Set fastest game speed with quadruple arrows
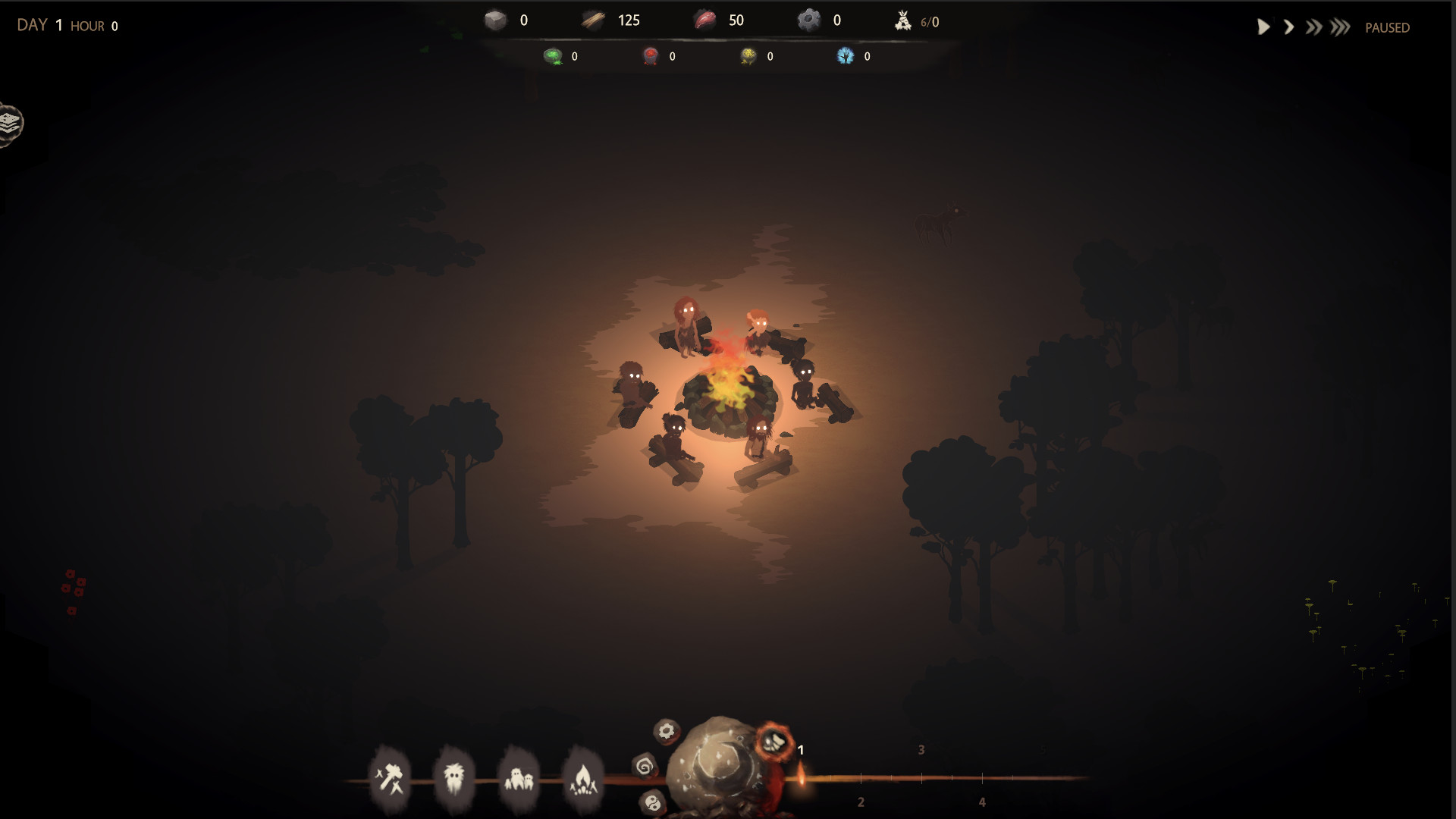1456x819 pixels. (x=1341, y=27)
